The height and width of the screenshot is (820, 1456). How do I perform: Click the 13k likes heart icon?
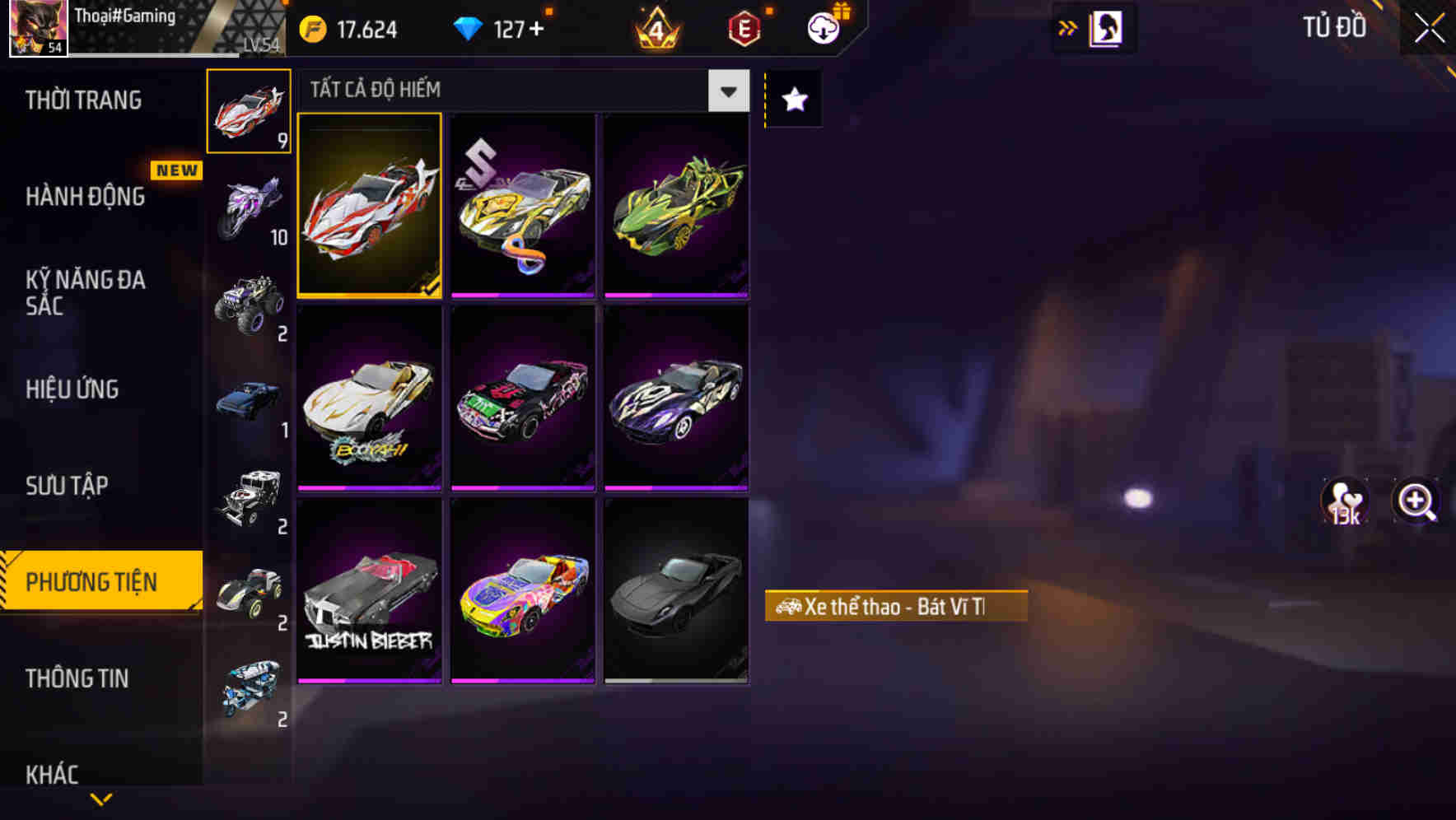[x=1344, y=503]
